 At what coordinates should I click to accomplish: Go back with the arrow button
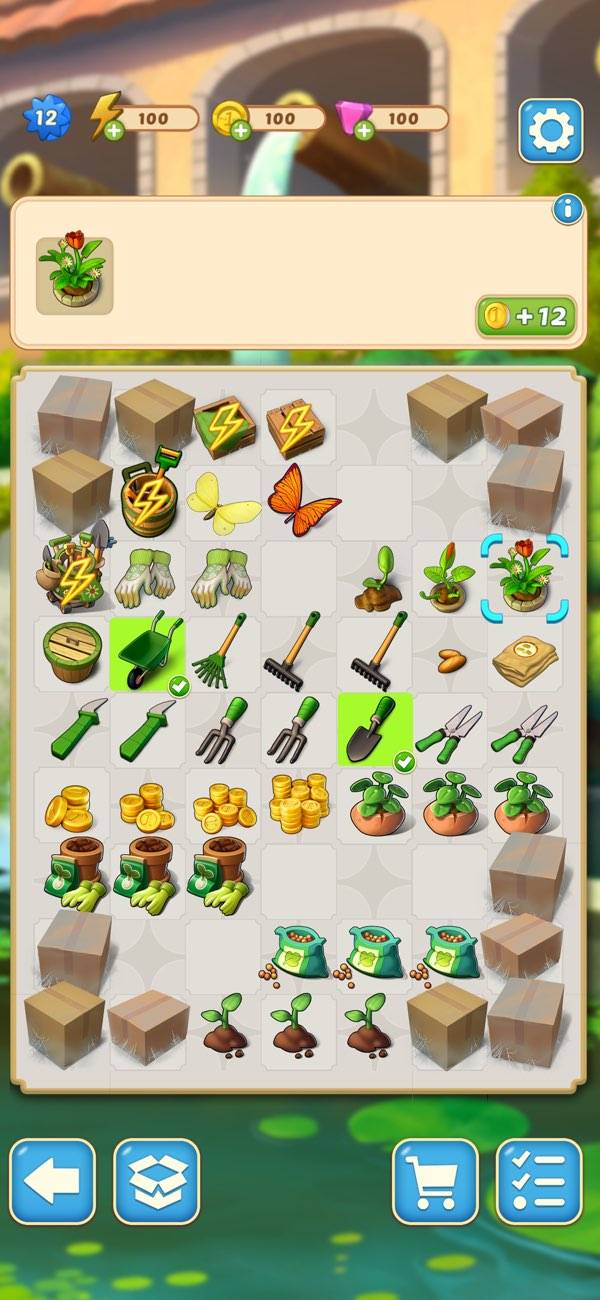[52, 1181]
